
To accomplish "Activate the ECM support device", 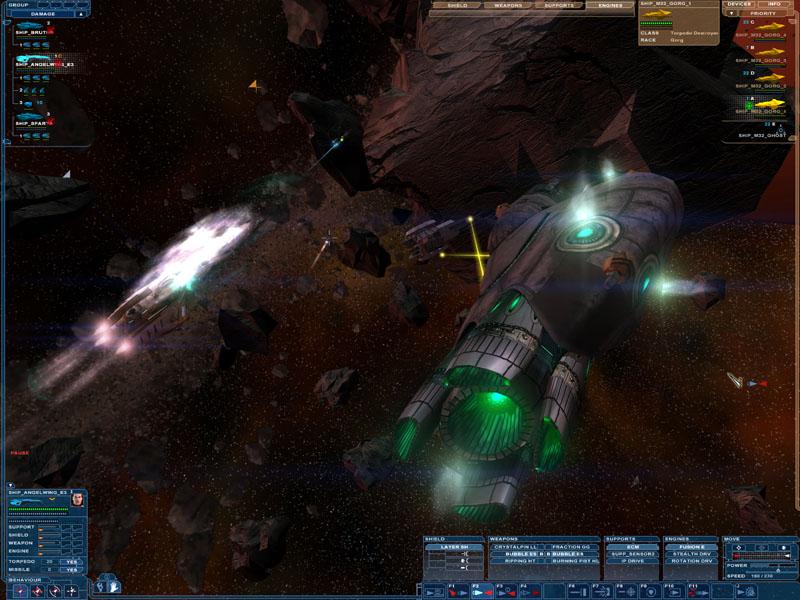I will tap(631, 547).
